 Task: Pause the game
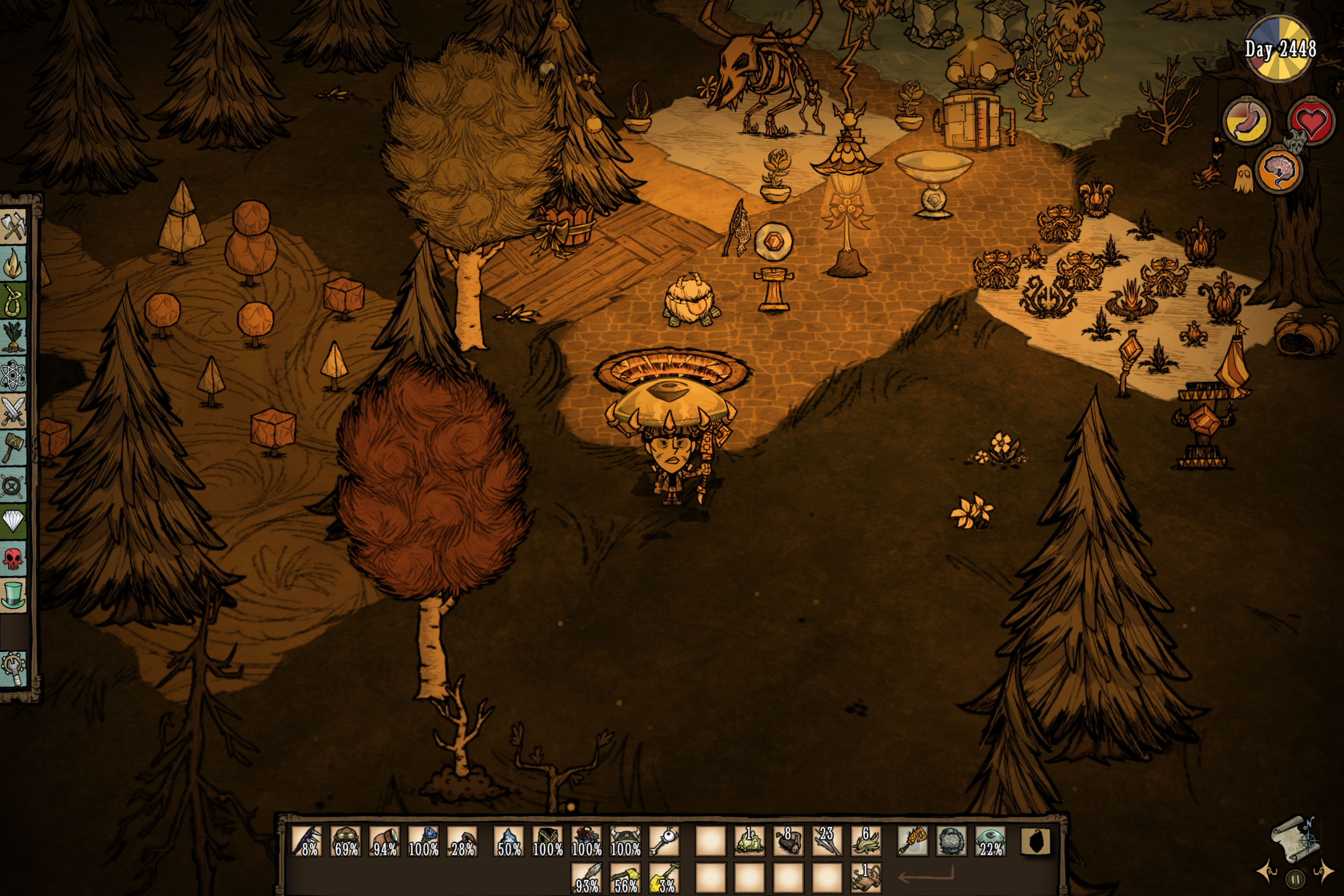coord(1295,879)
